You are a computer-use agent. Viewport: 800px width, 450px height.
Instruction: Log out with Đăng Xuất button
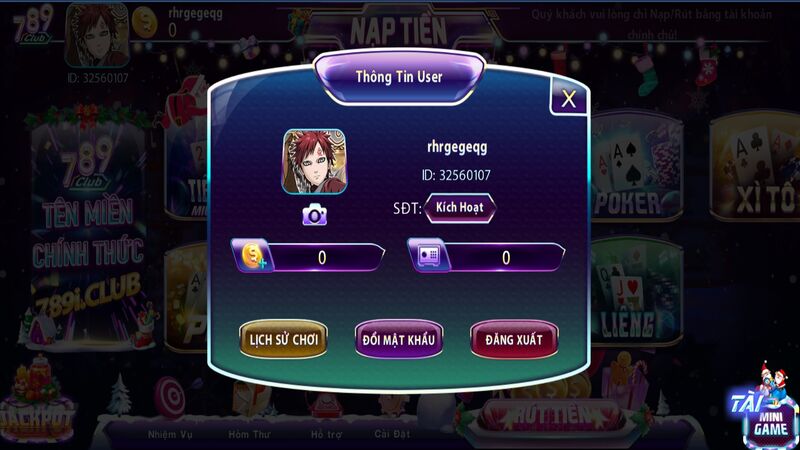pyautogui.click(x=514, y=339)
